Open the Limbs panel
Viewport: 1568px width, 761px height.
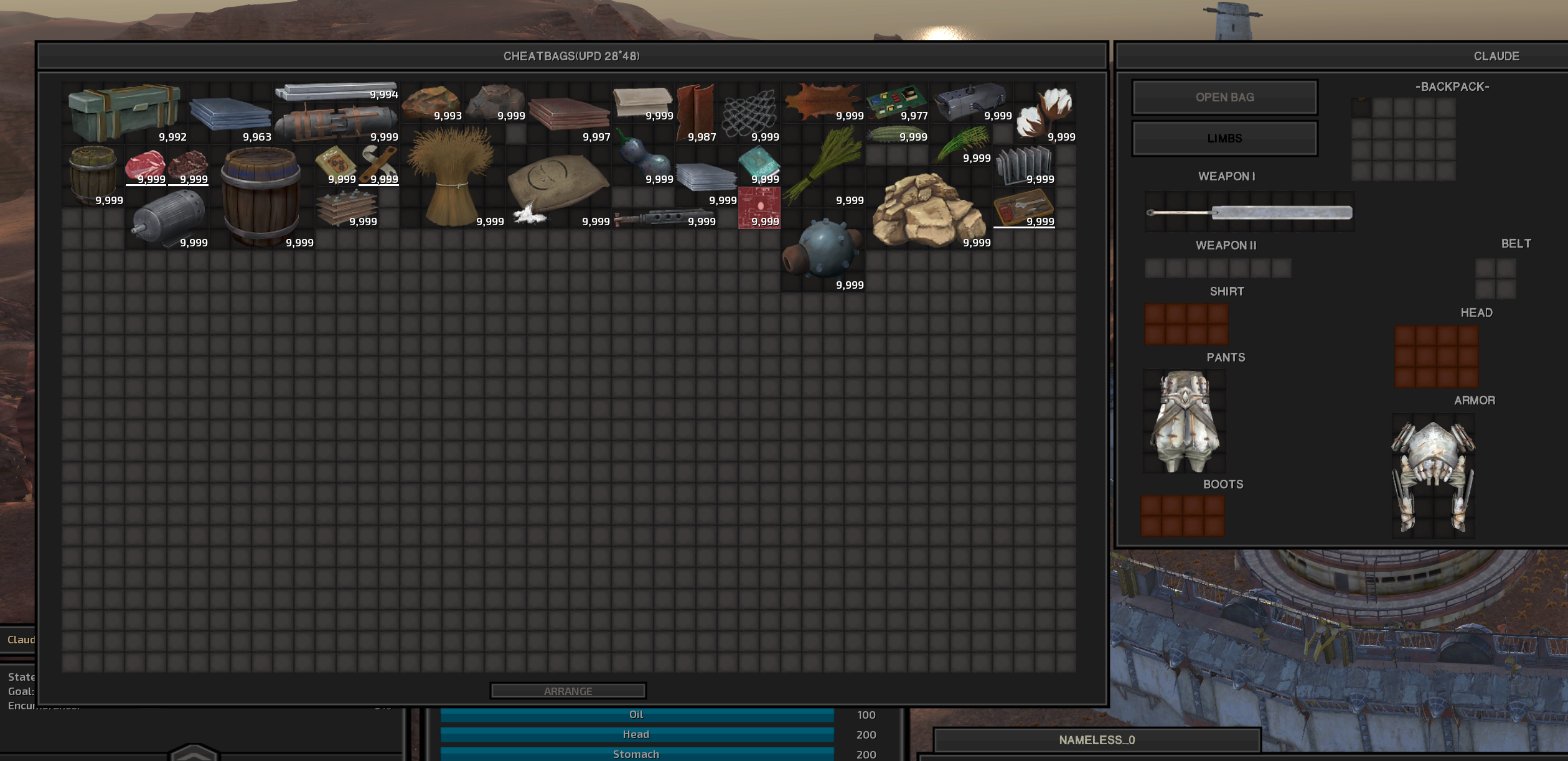(1224, 138)
